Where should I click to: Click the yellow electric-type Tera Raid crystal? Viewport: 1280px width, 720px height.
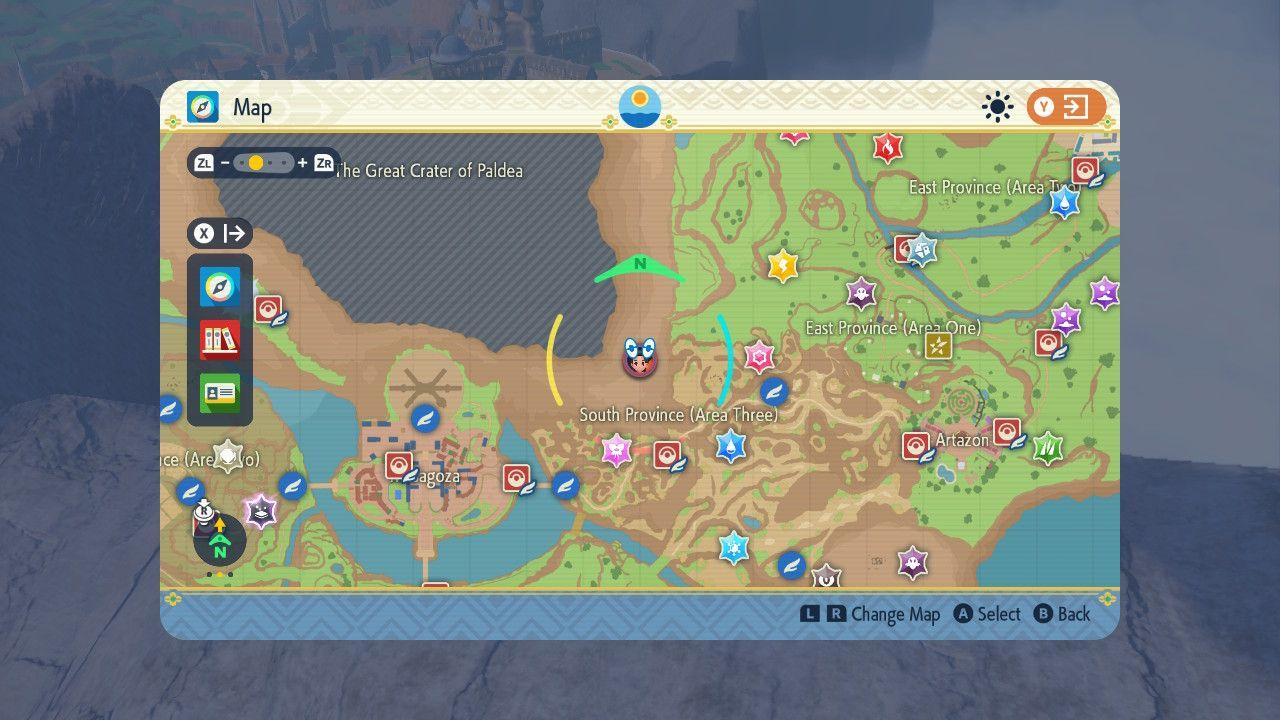tap(782, 267)
